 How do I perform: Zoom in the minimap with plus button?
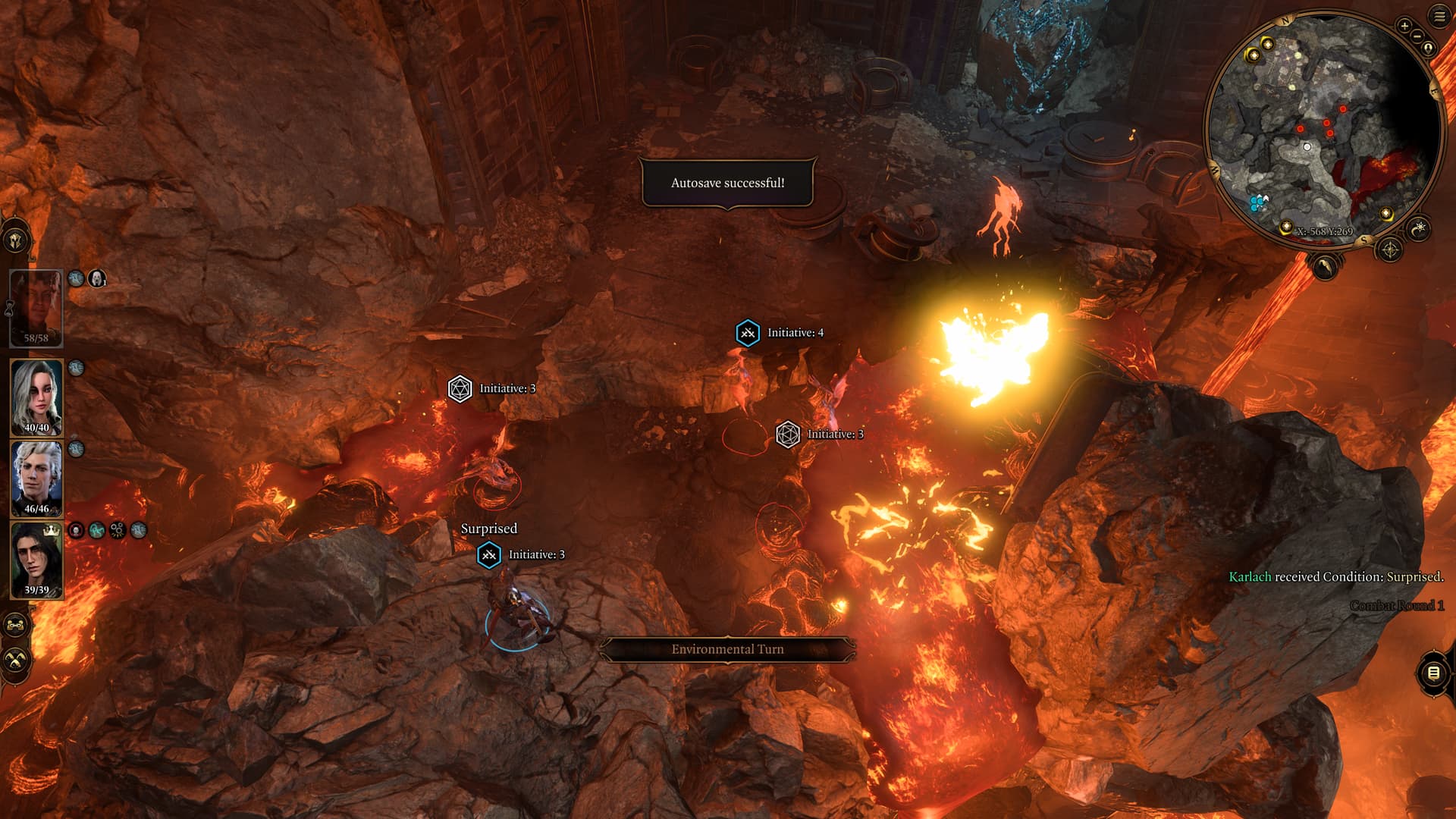click(x=1404, y=27)
